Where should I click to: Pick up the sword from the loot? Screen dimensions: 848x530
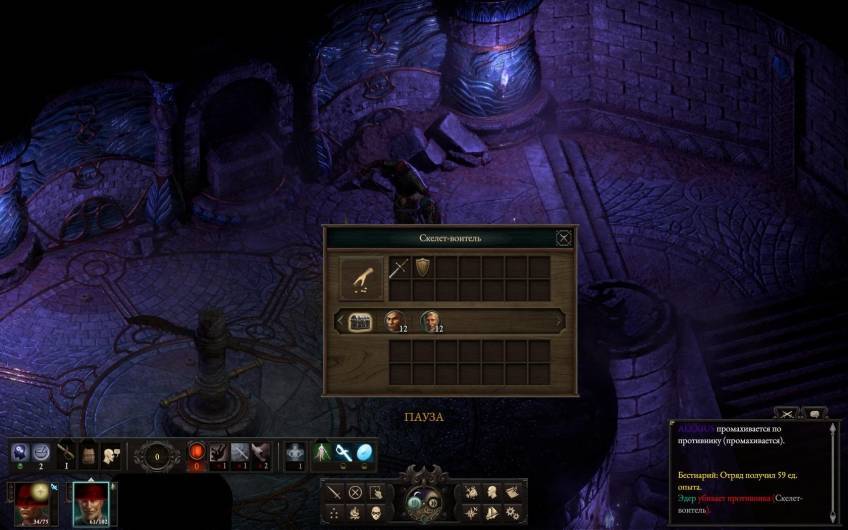[x=398, y=268]
